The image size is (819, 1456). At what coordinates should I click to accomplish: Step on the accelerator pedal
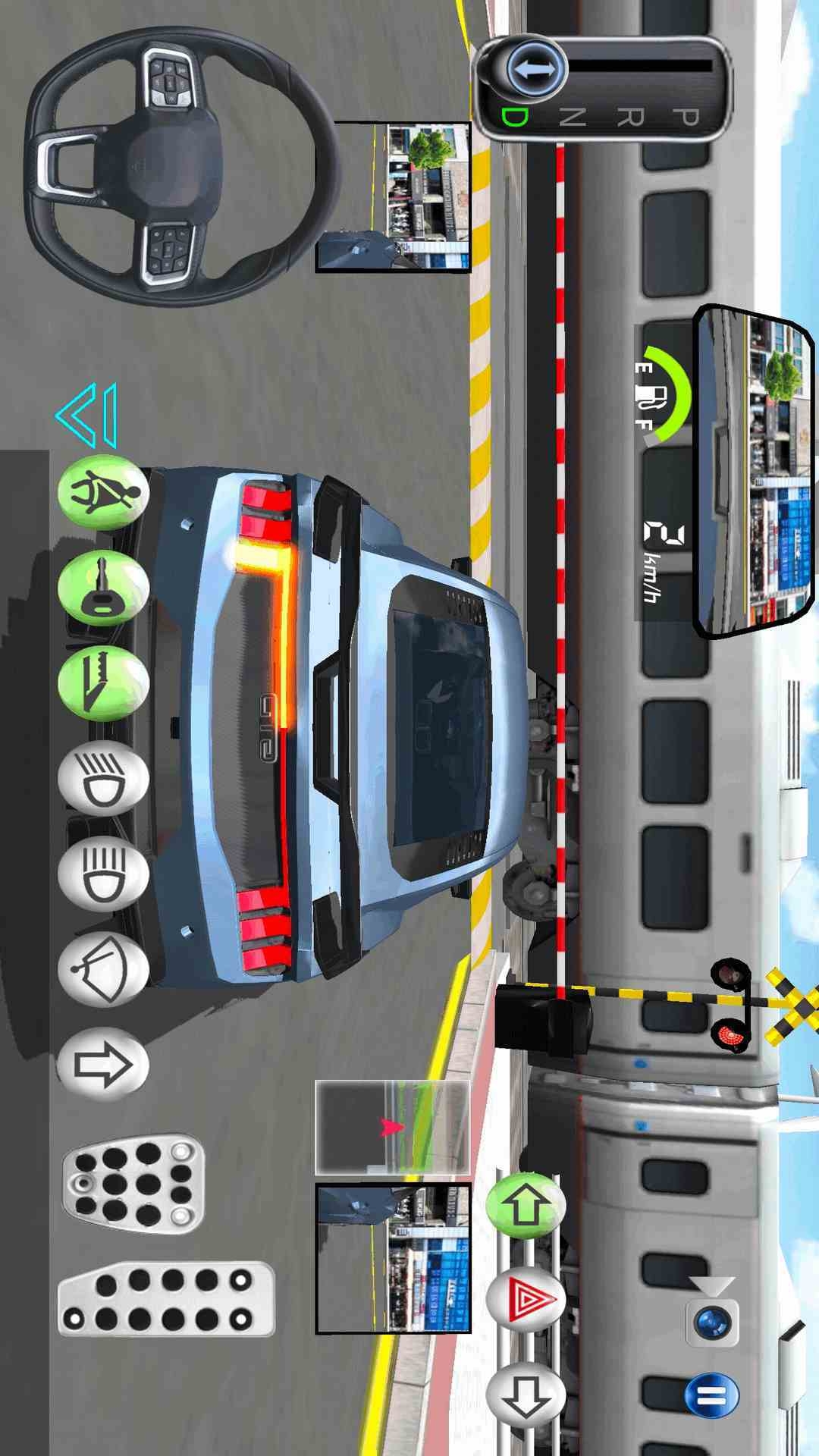pyautogui.click(x=166, y=1299)
